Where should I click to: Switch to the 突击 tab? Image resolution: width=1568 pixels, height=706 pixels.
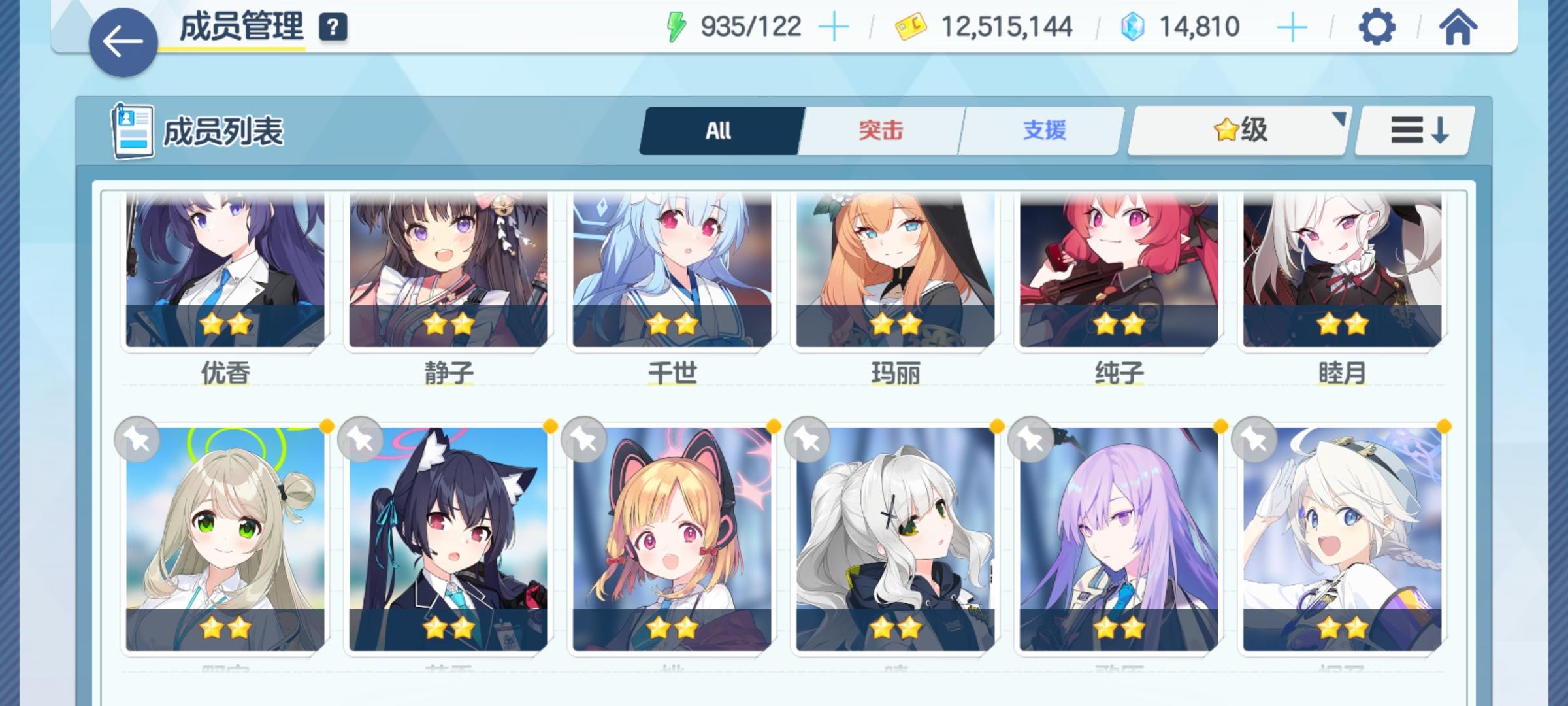click(879, 130)
